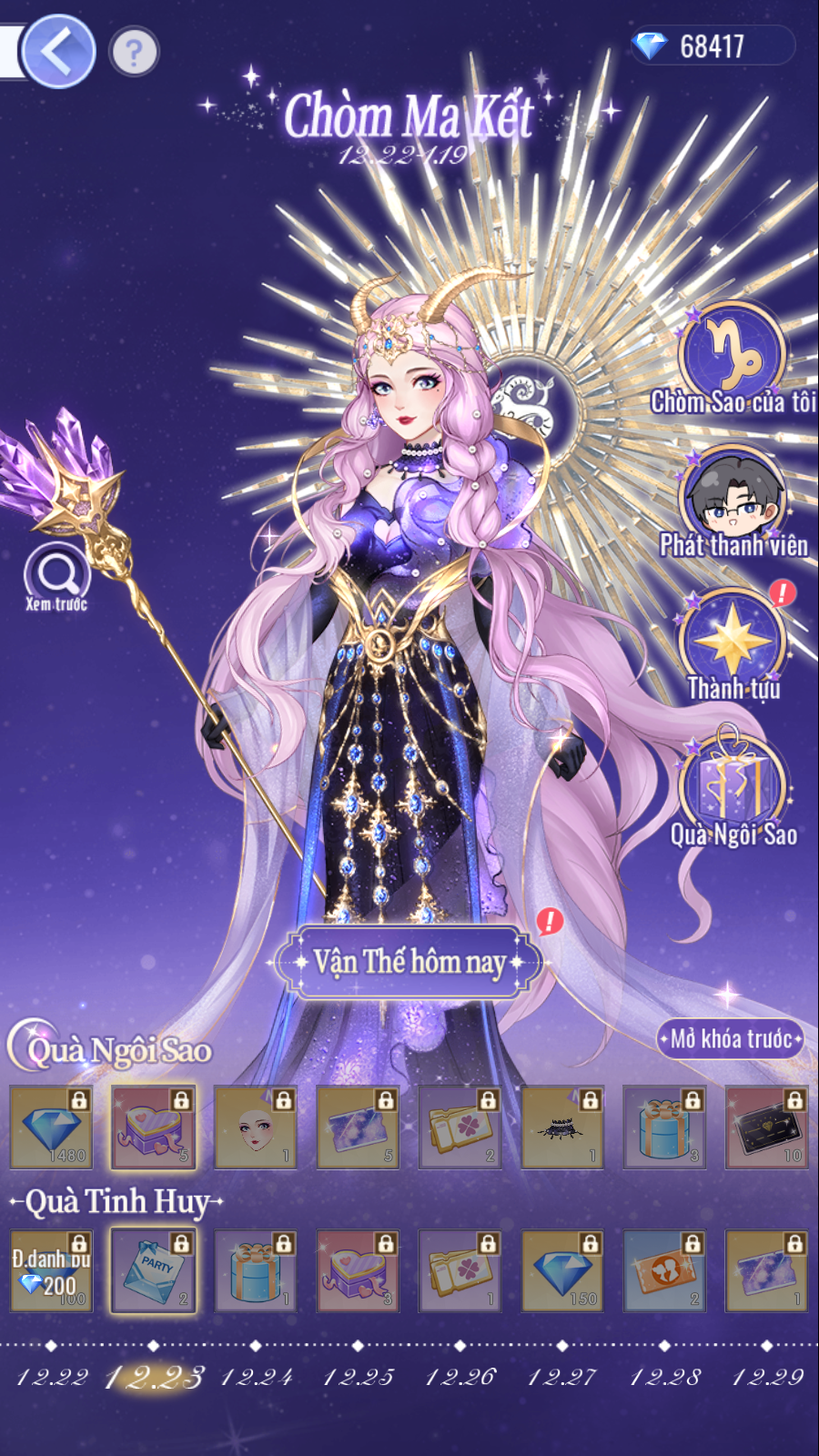Open Vận Thế hôm nay
Viewport: 819px width, 1456px height.
[409, 961]
